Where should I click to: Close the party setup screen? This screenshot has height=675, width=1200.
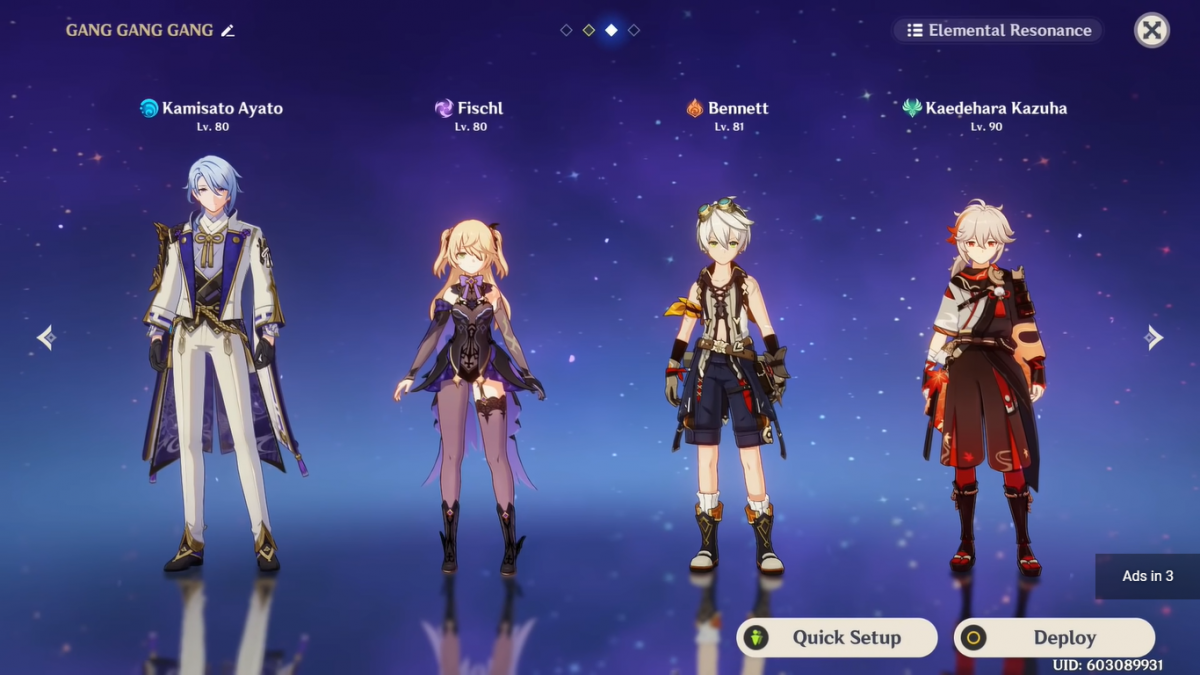(x=1151, y=30)
